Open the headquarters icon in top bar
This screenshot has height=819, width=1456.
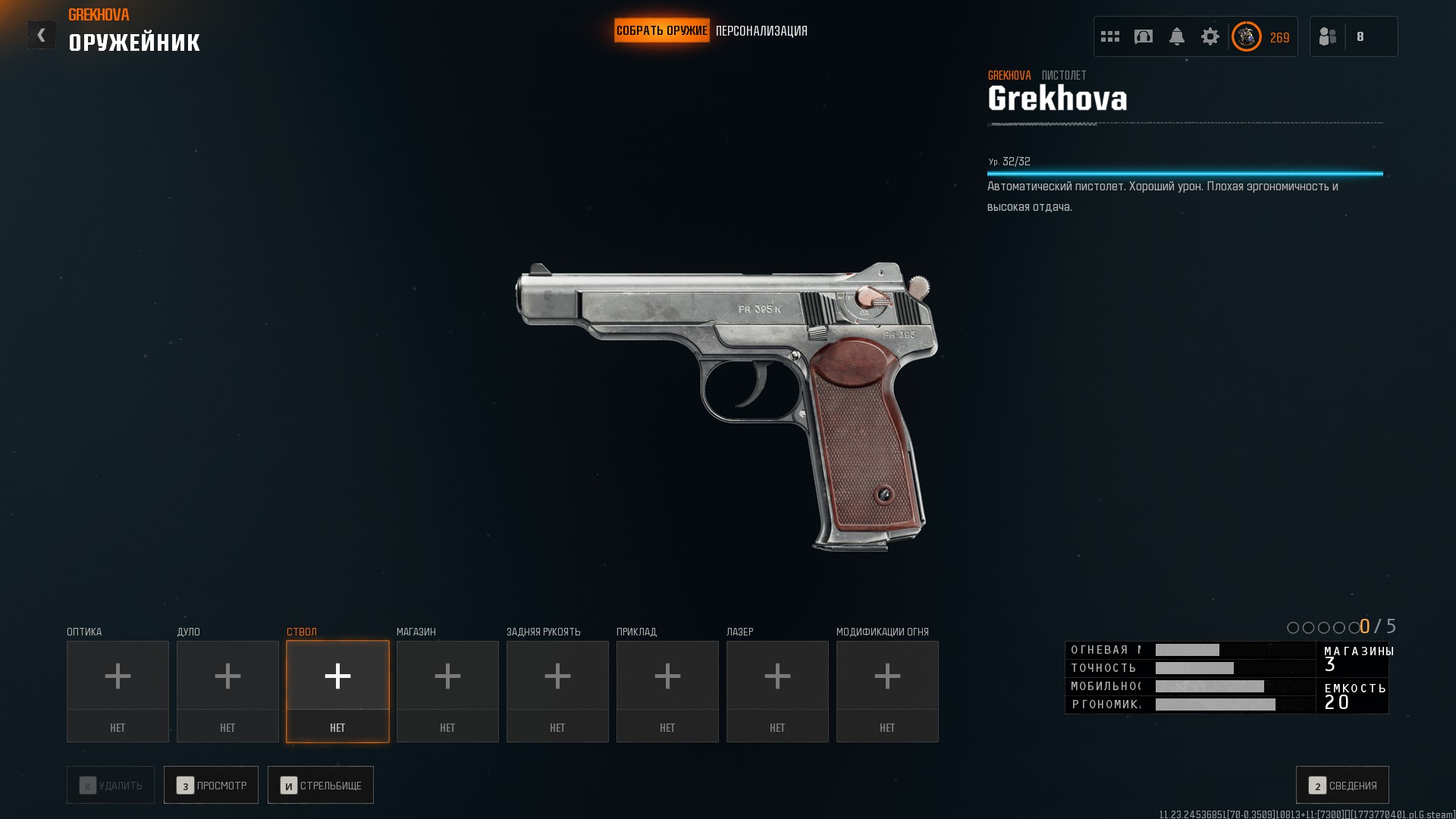coord(1144,36)
